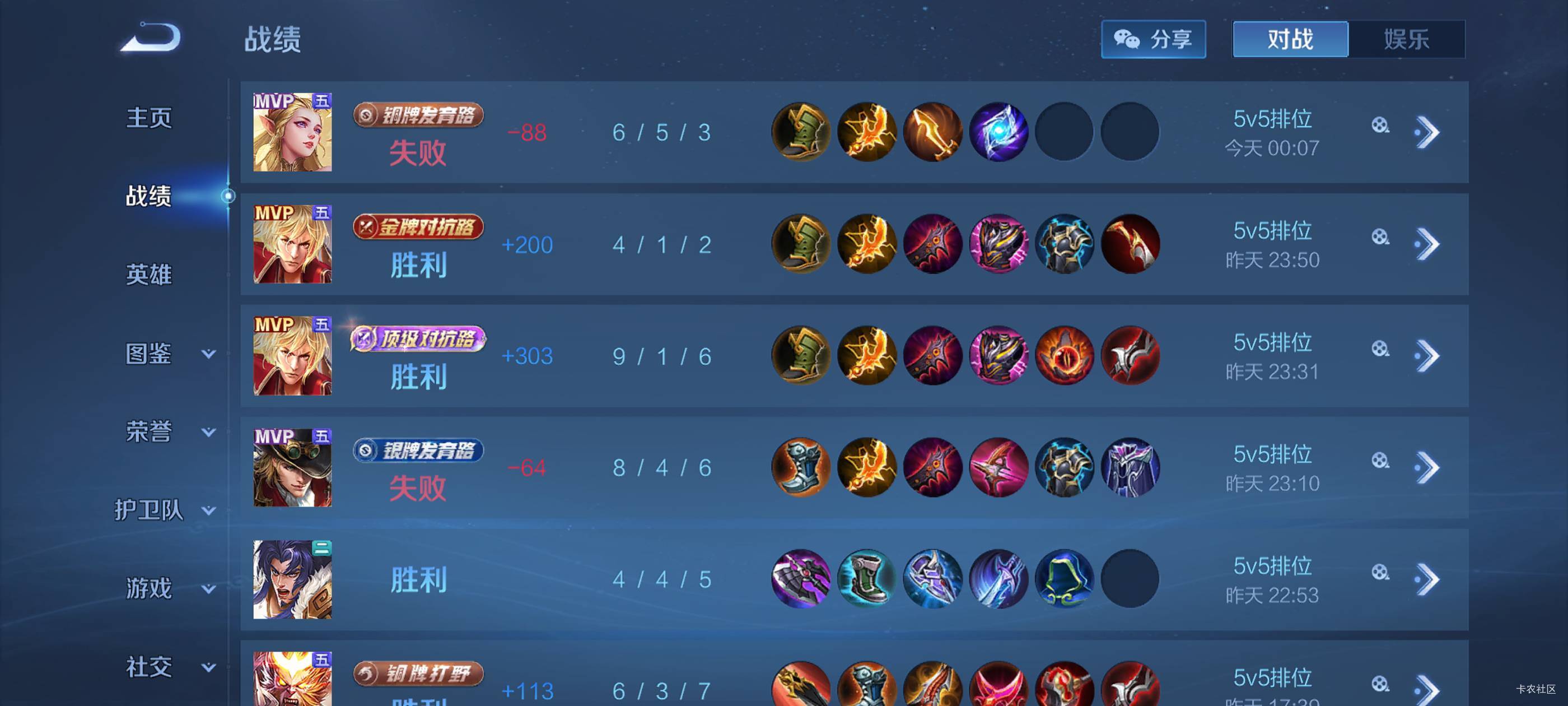Switch to the 对战 tab
This screenshot has height=706, width=1568.
coord(1290,40)
